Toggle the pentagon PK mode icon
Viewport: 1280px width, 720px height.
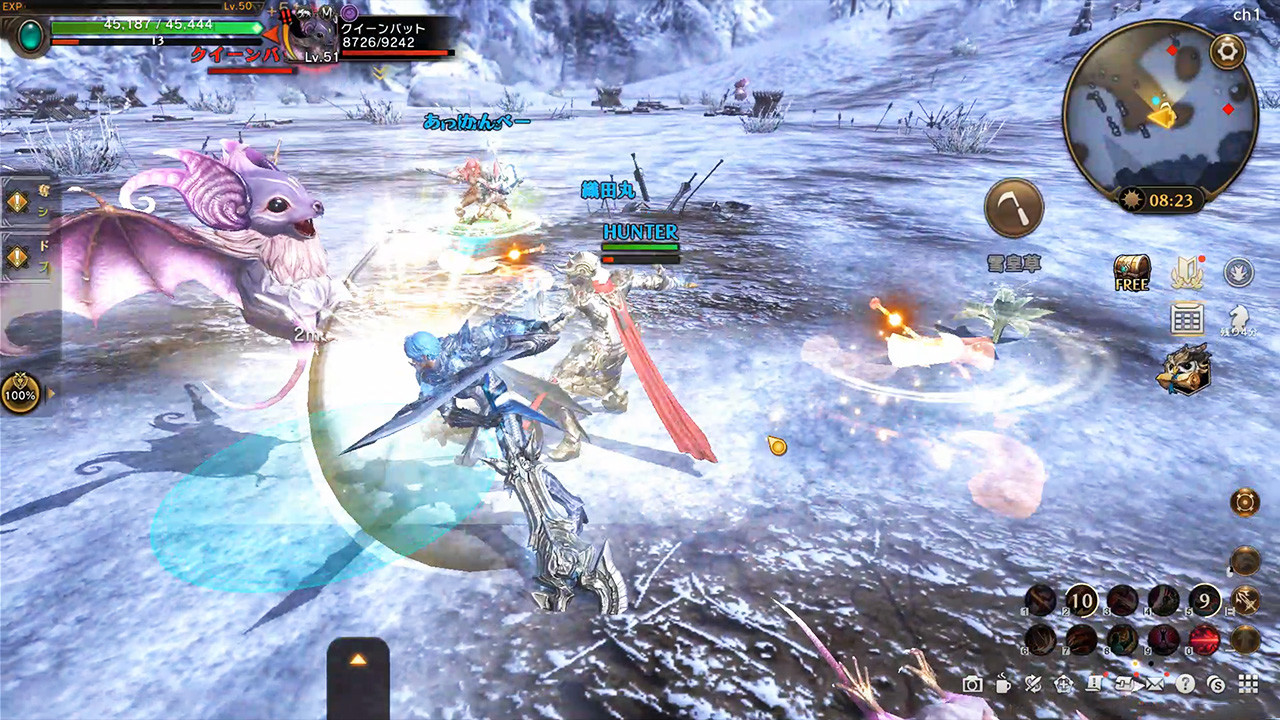click(1062, 686)
